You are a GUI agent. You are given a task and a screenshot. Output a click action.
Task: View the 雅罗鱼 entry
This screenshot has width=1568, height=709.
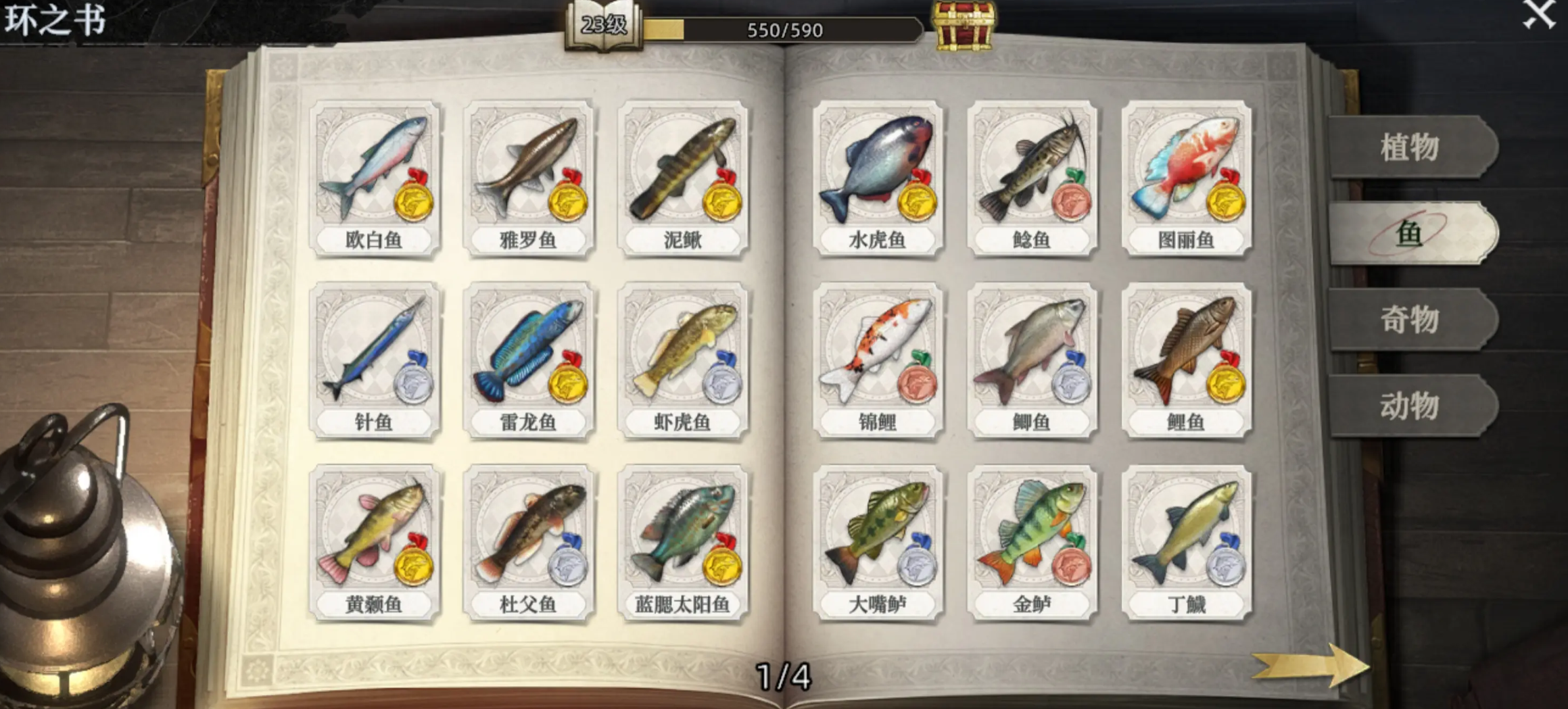coord(528,178)
